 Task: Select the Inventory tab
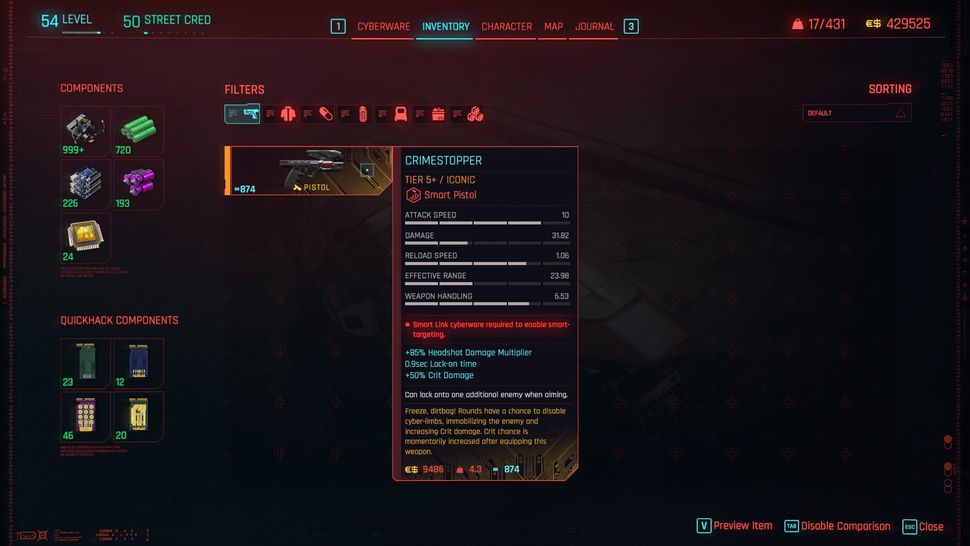[x=445, y=27]
